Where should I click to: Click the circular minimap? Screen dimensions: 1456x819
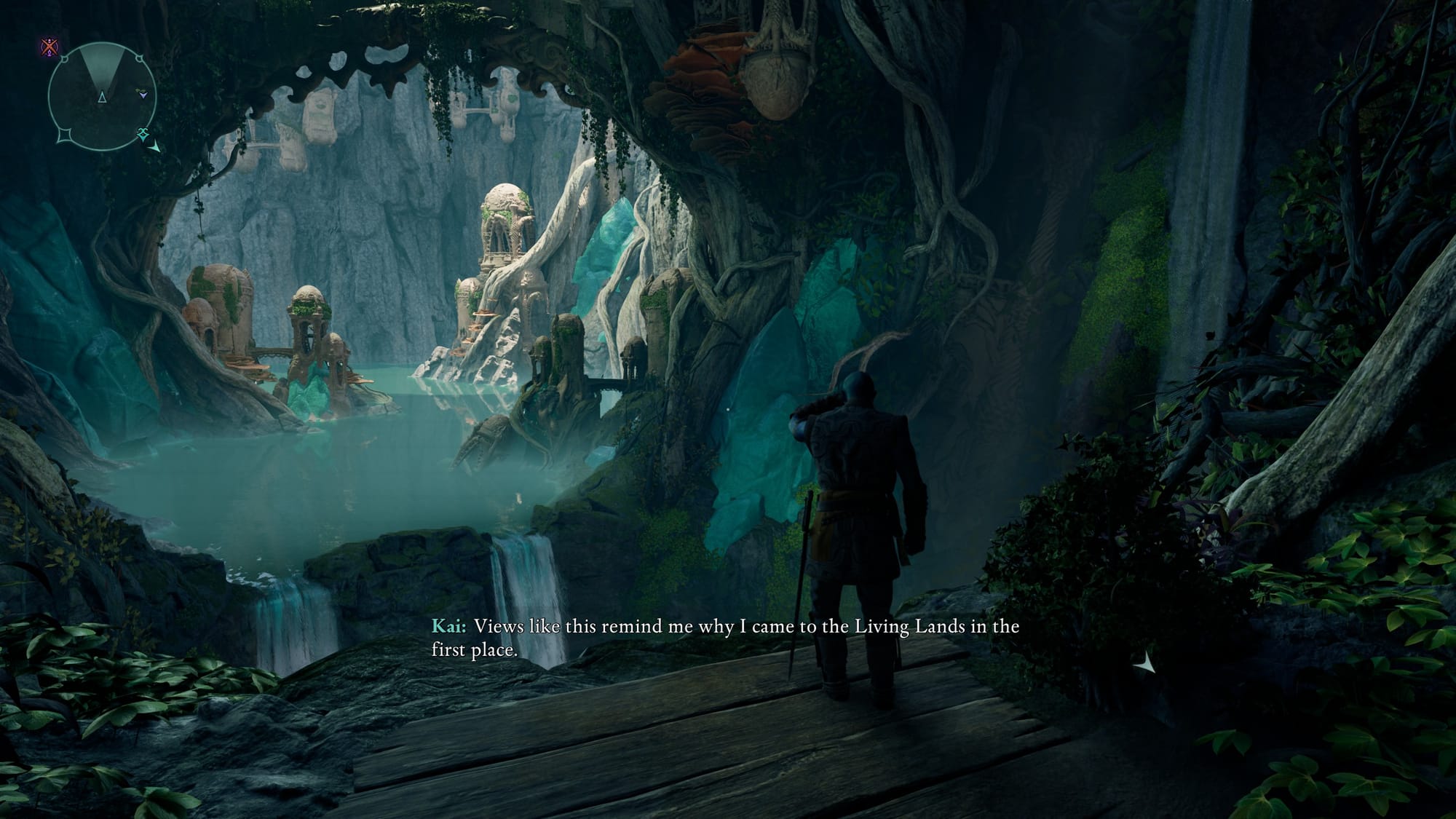[x=101, y=96]
